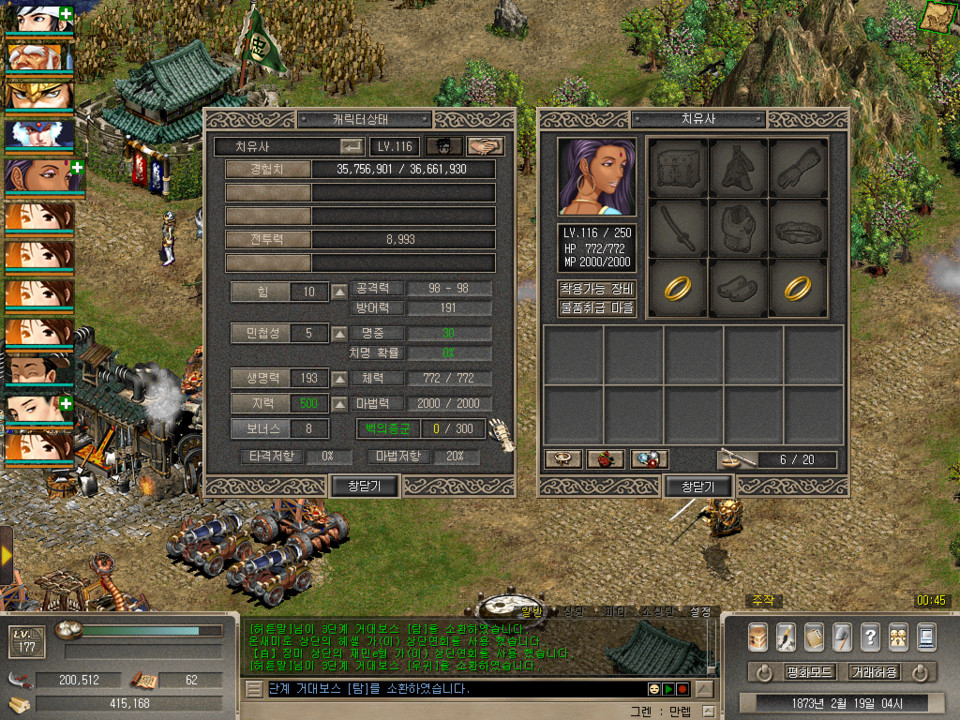Close the character status window with 창닫기
The image size is (960, 720).
pyautogui.click(x=365, y=486)
